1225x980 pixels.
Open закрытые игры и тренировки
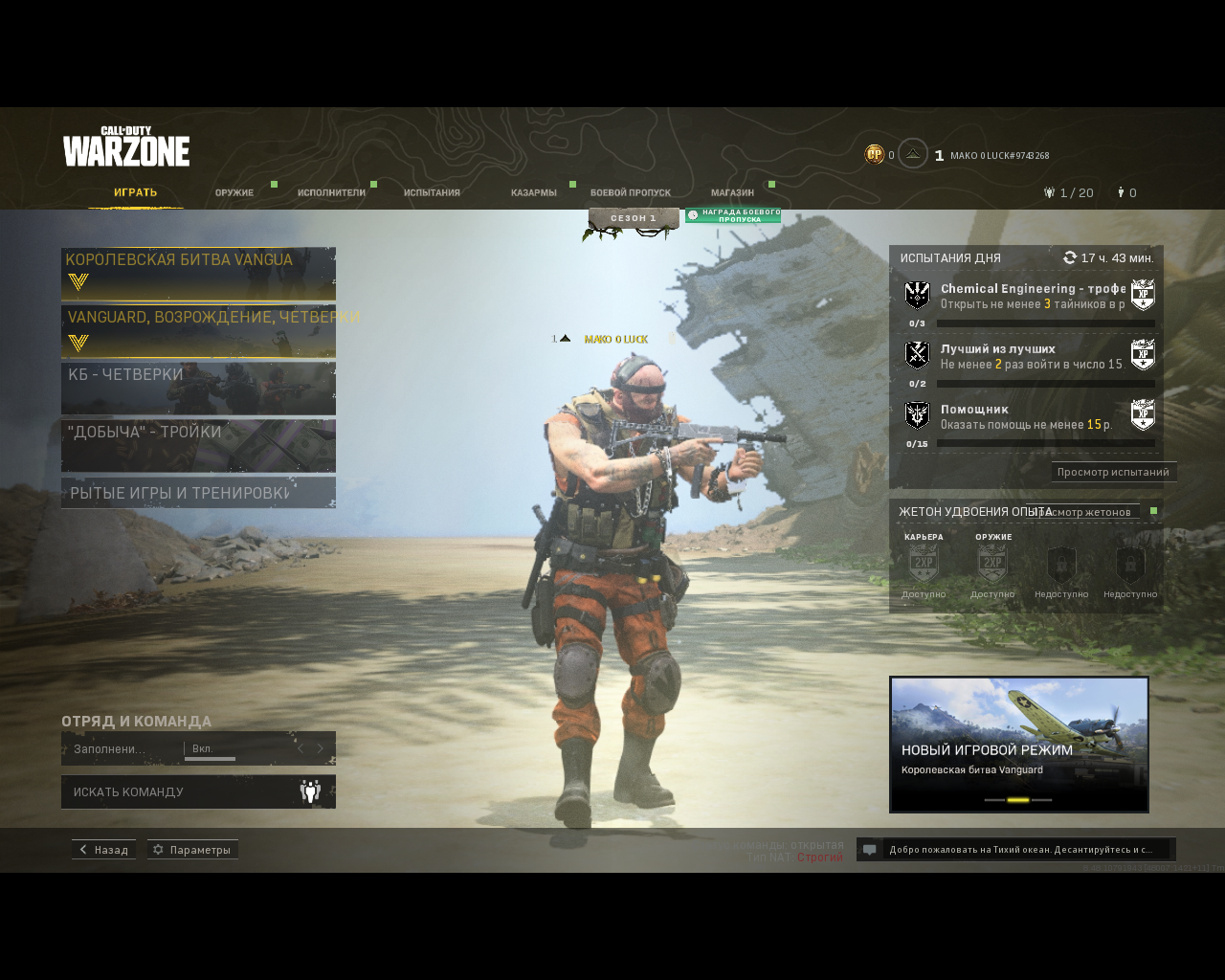pos(198,493)
